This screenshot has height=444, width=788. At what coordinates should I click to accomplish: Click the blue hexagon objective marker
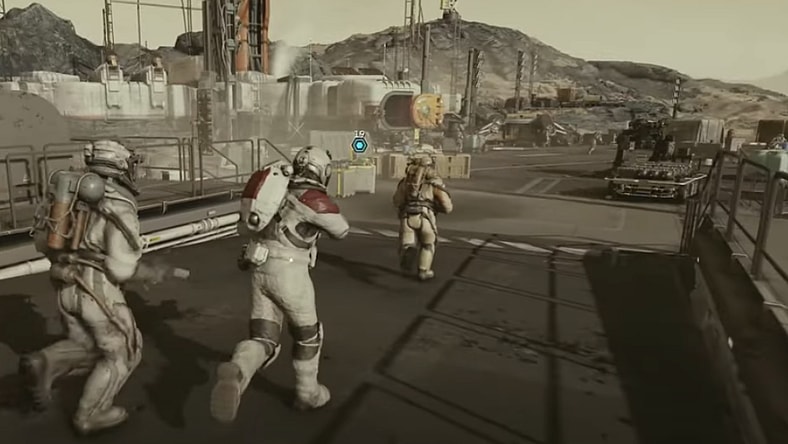click(x=360, y=145)
